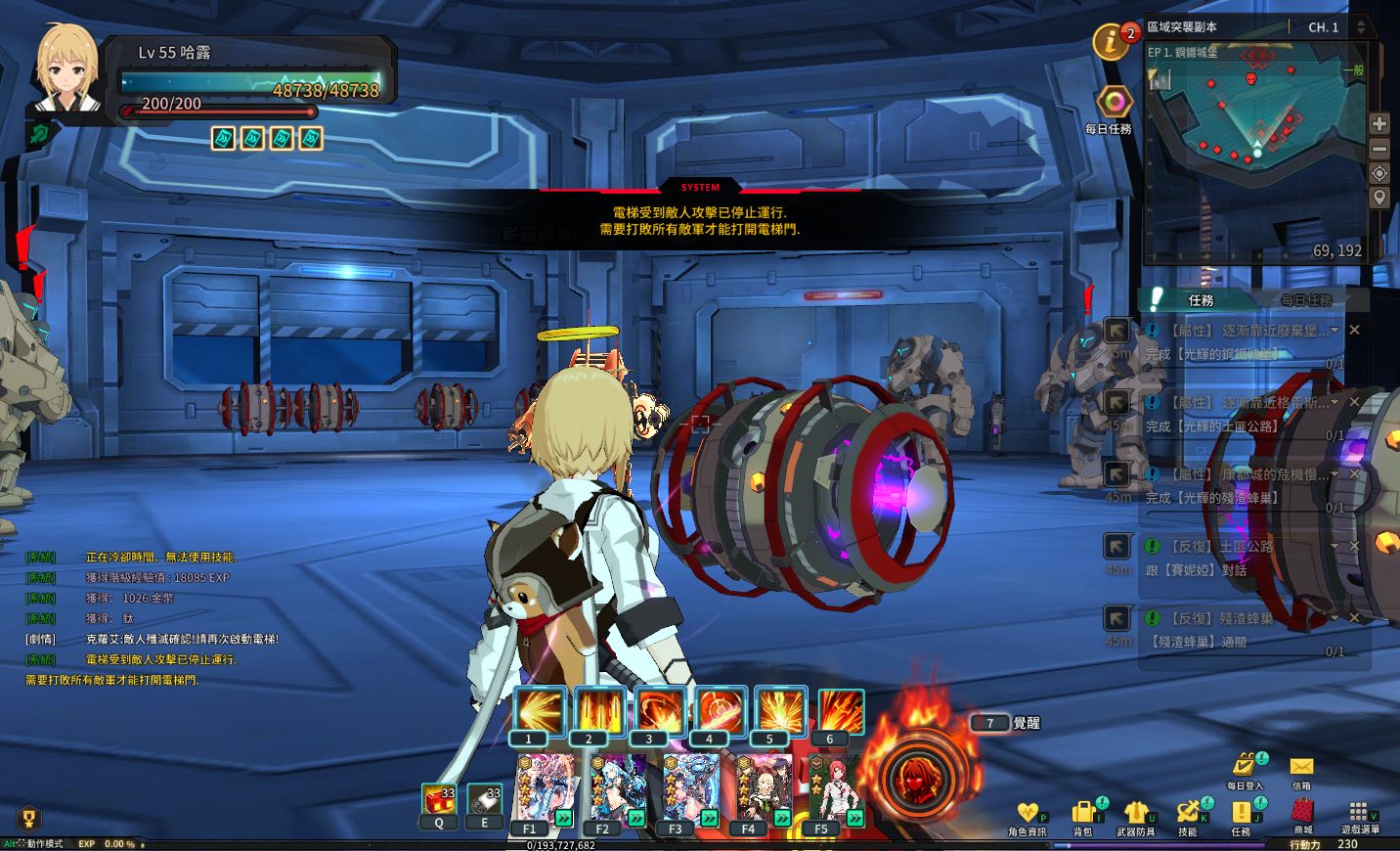1400x851 pixels.
Task: Trigger the flaming 覺醒 awakening orb
Action: pyautogui.click(x=919, y=776)
